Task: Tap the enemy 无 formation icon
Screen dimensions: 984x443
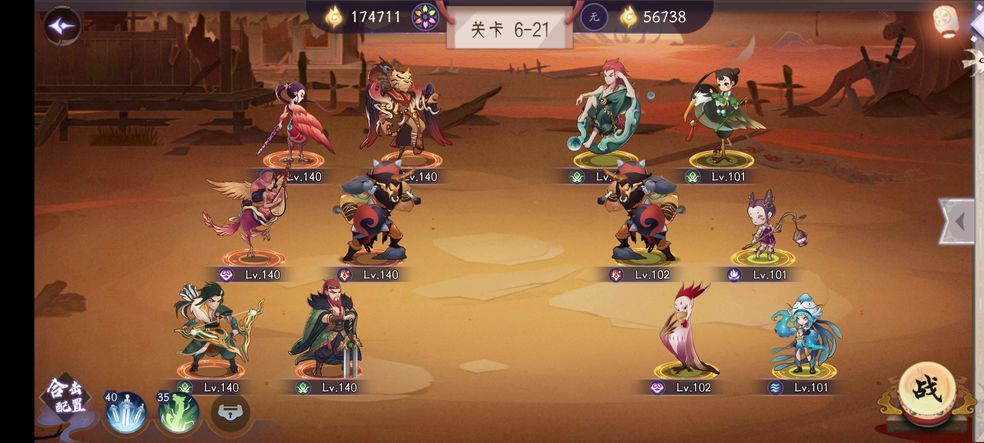Action: click(x=595, y=16)
